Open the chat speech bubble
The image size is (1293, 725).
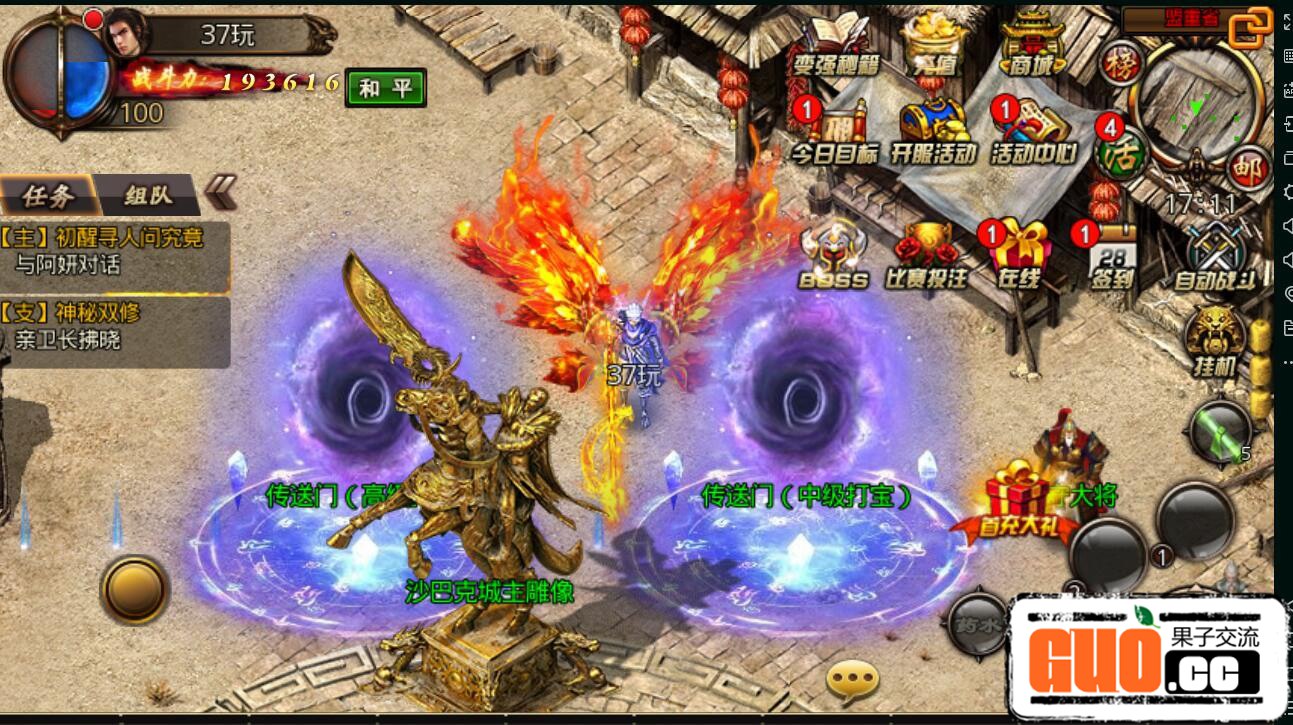852,682
